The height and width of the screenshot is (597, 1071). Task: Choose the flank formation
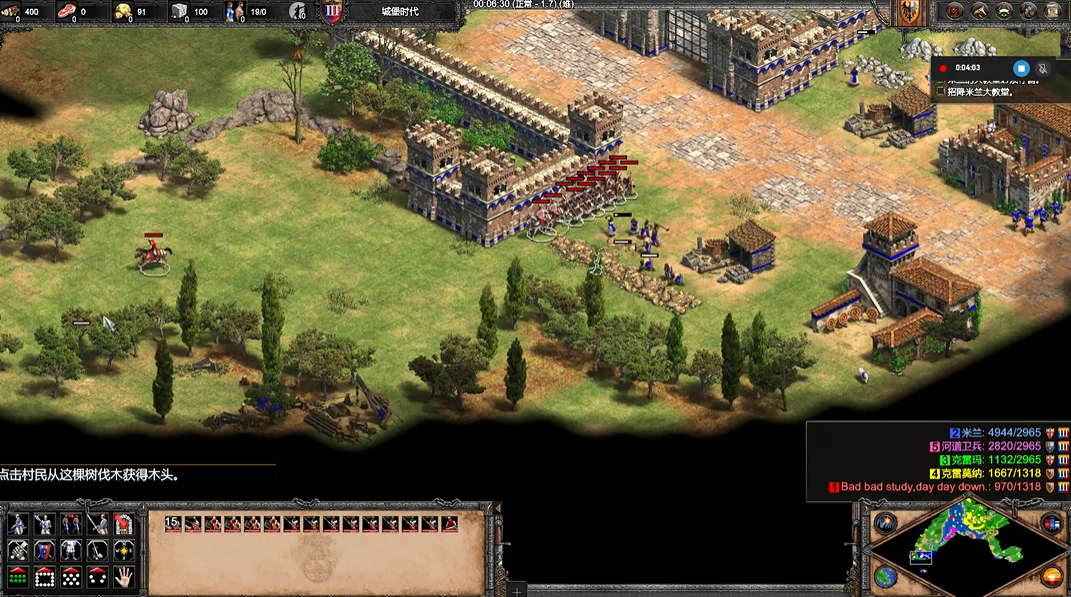point(96,577)
